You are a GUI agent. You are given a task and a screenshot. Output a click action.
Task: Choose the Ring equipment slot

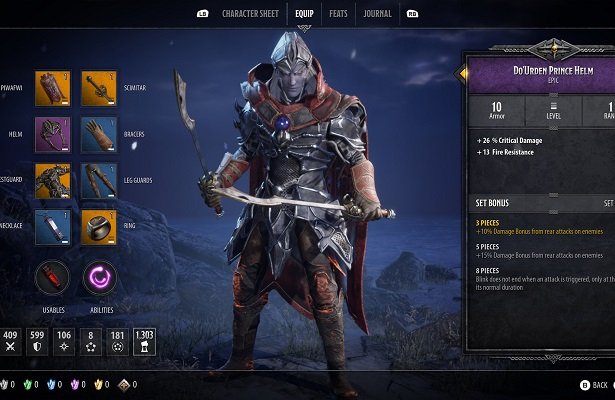pyautogui.click(x=99, y=227)
